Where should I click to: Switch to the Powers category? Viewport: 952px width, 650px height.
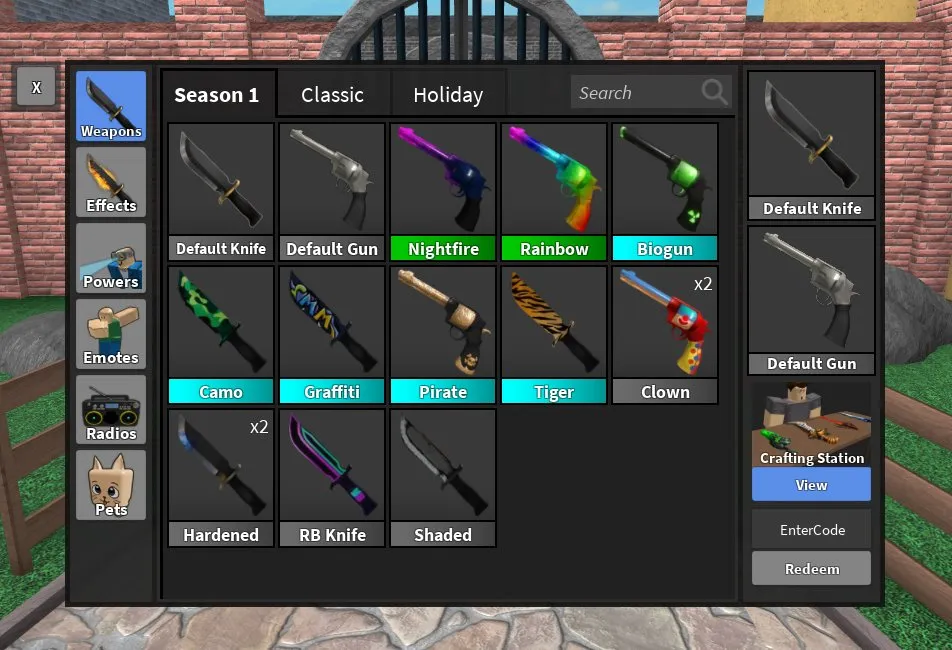point(111,258)
